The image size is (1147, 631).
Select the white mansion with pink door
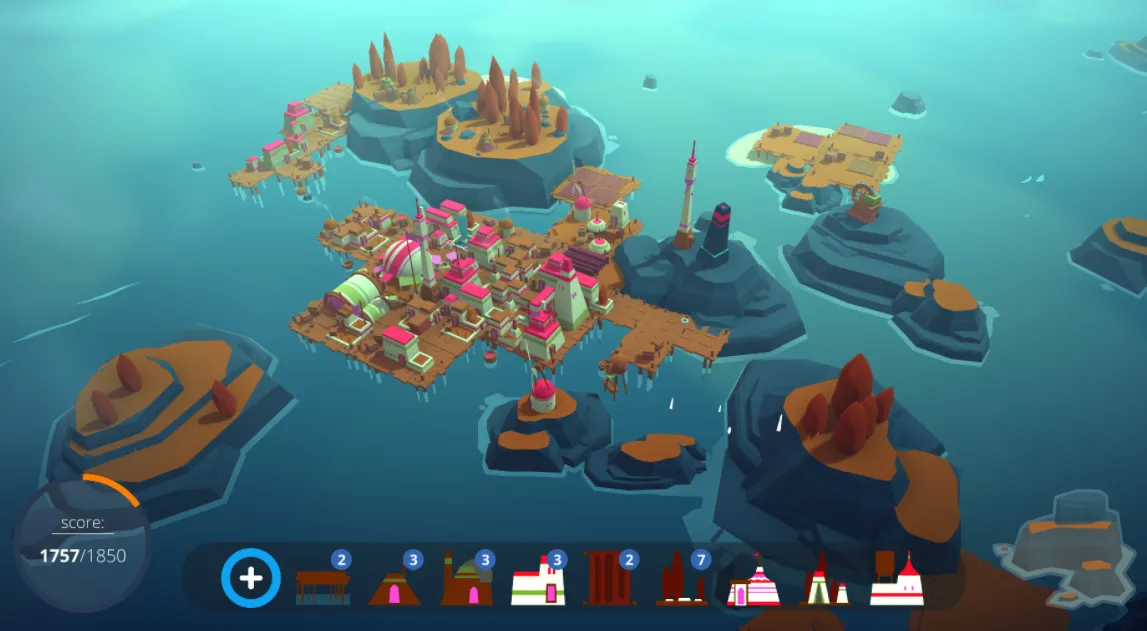coord(538,584)
